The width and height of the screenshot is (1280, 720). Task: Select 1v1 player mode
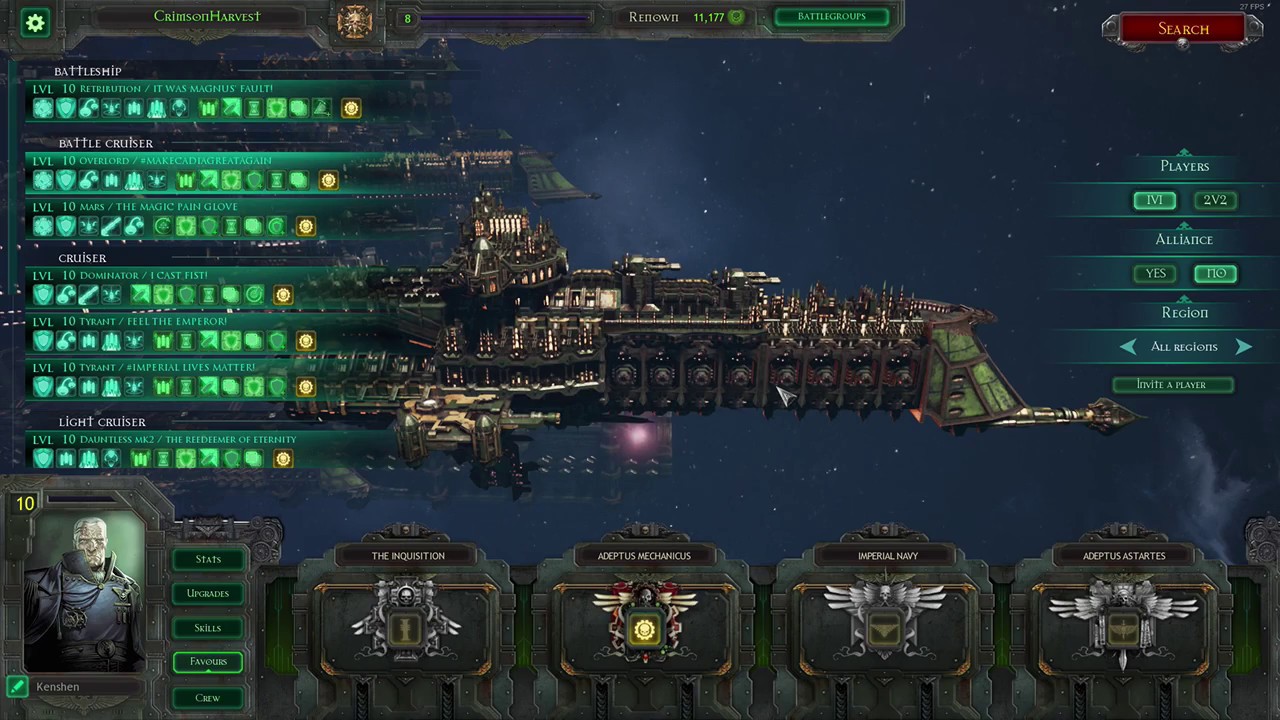pos(1155,200)
